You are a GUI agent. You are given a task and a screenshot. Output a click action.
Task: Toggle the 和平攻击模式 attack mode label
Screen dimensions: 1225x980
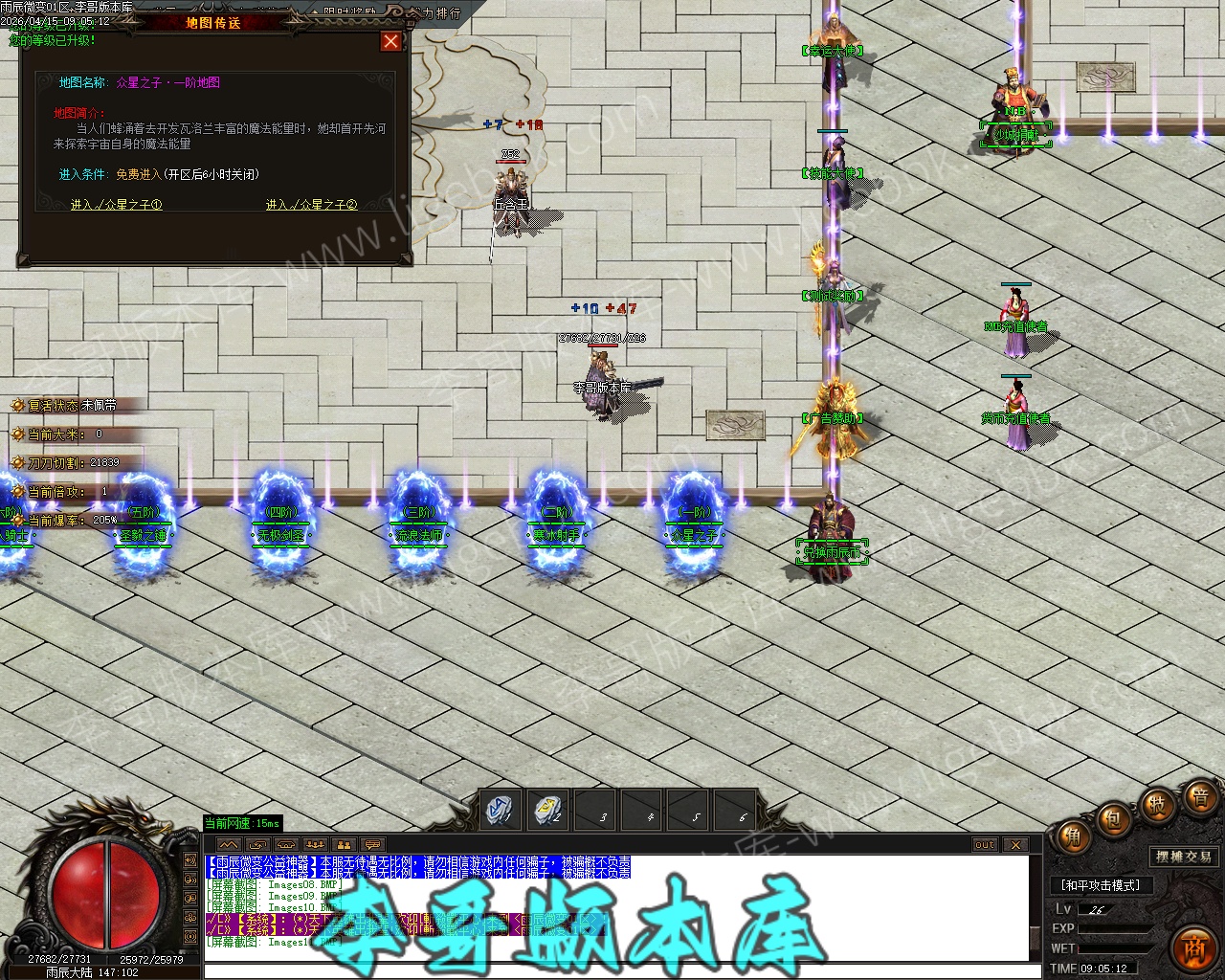pos(1101,885)
